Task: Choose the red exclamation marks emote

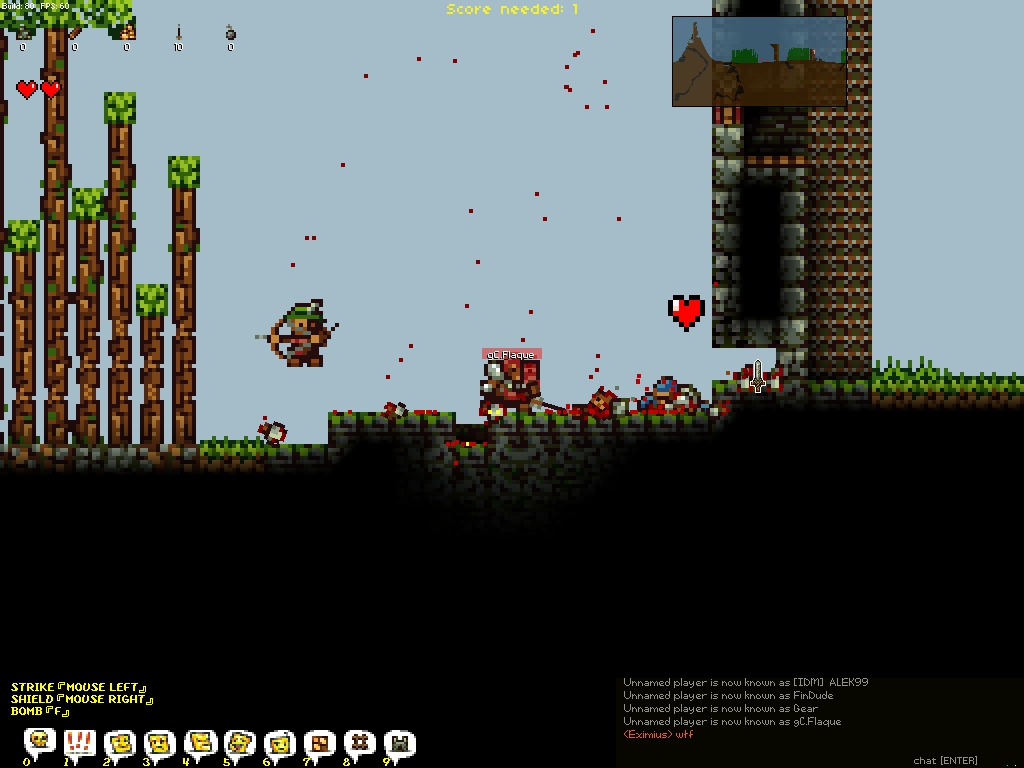Action: (x=80, y=742)
